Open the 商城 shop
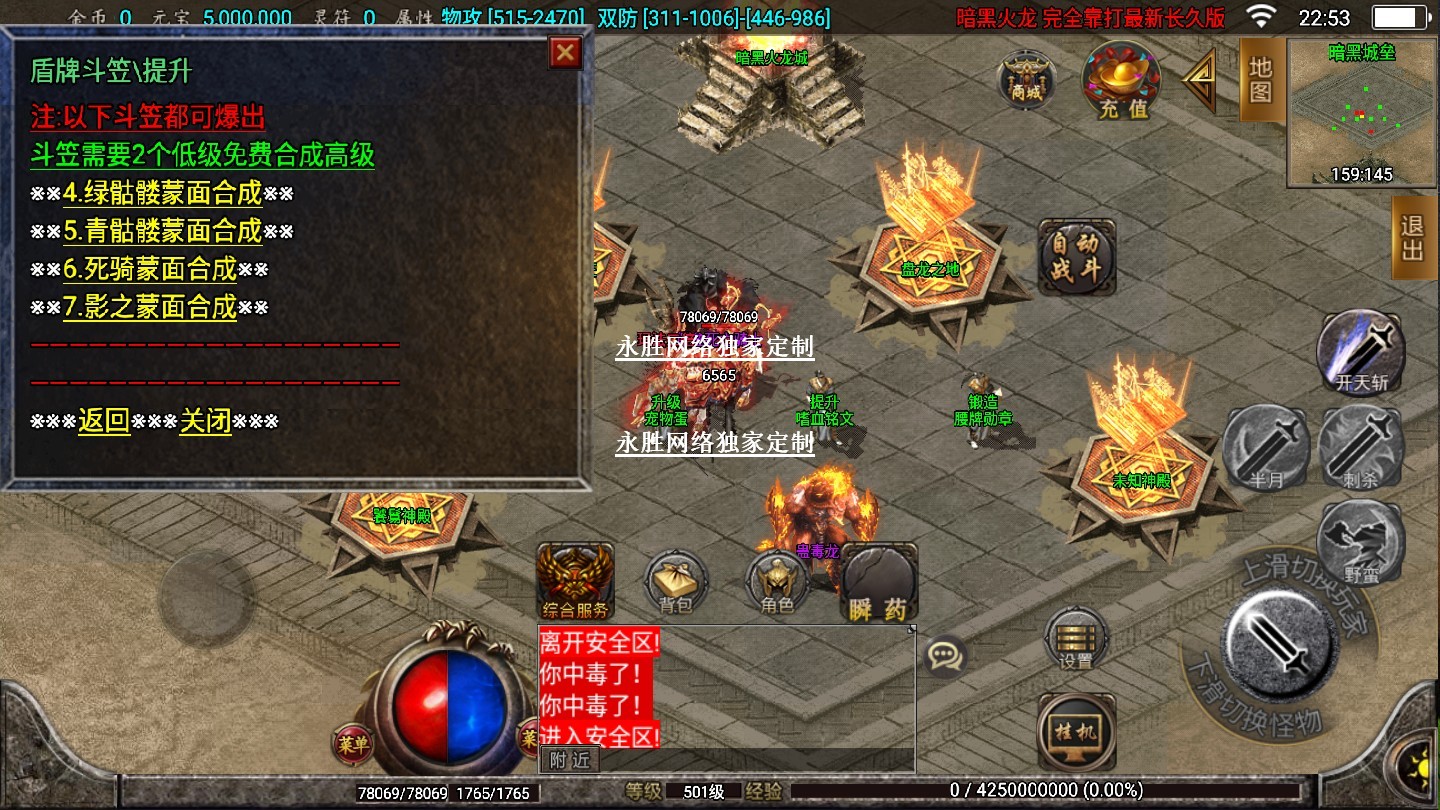The width and height of the screenshot is (1440, 810). (x=1026, y=79)
